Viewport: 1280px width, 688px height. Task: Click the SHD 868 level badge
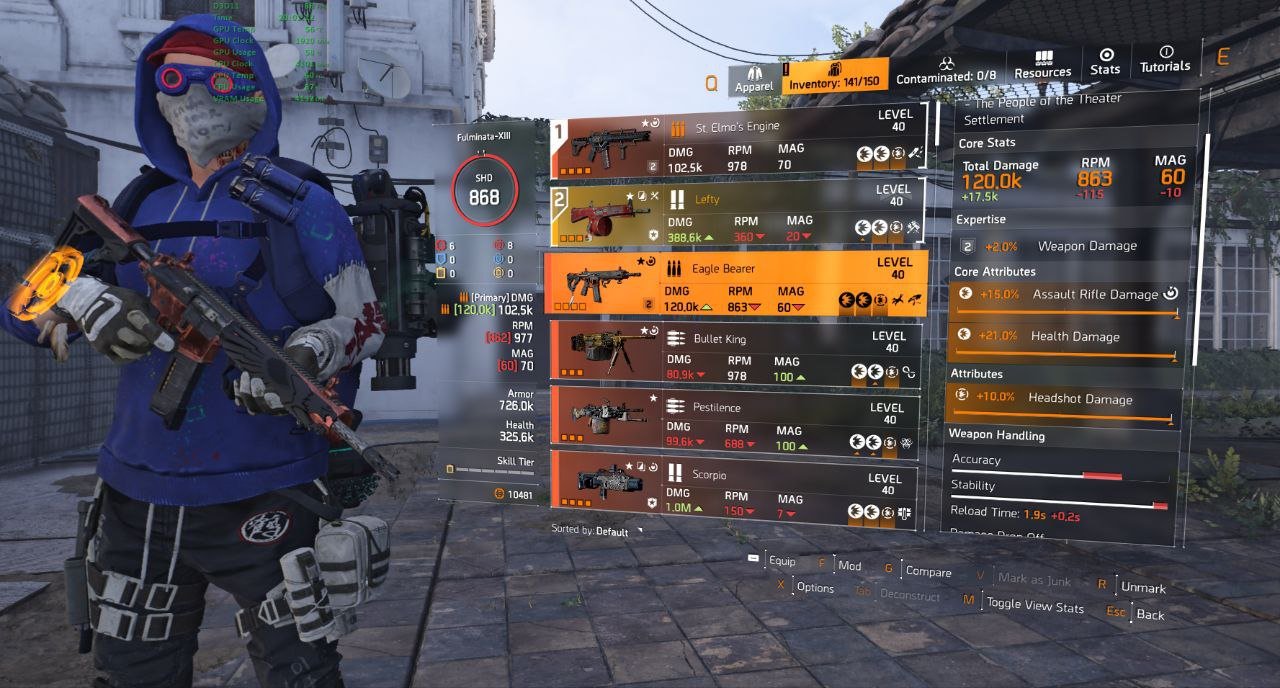[484, 191]
